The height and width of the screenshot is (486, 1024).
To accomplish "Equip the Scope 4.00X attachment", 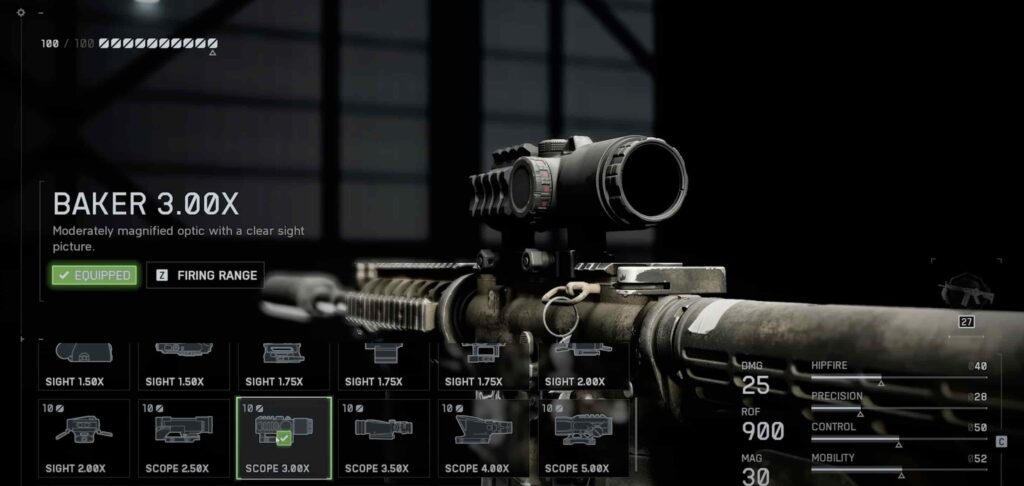I will (x=484, y=437).
